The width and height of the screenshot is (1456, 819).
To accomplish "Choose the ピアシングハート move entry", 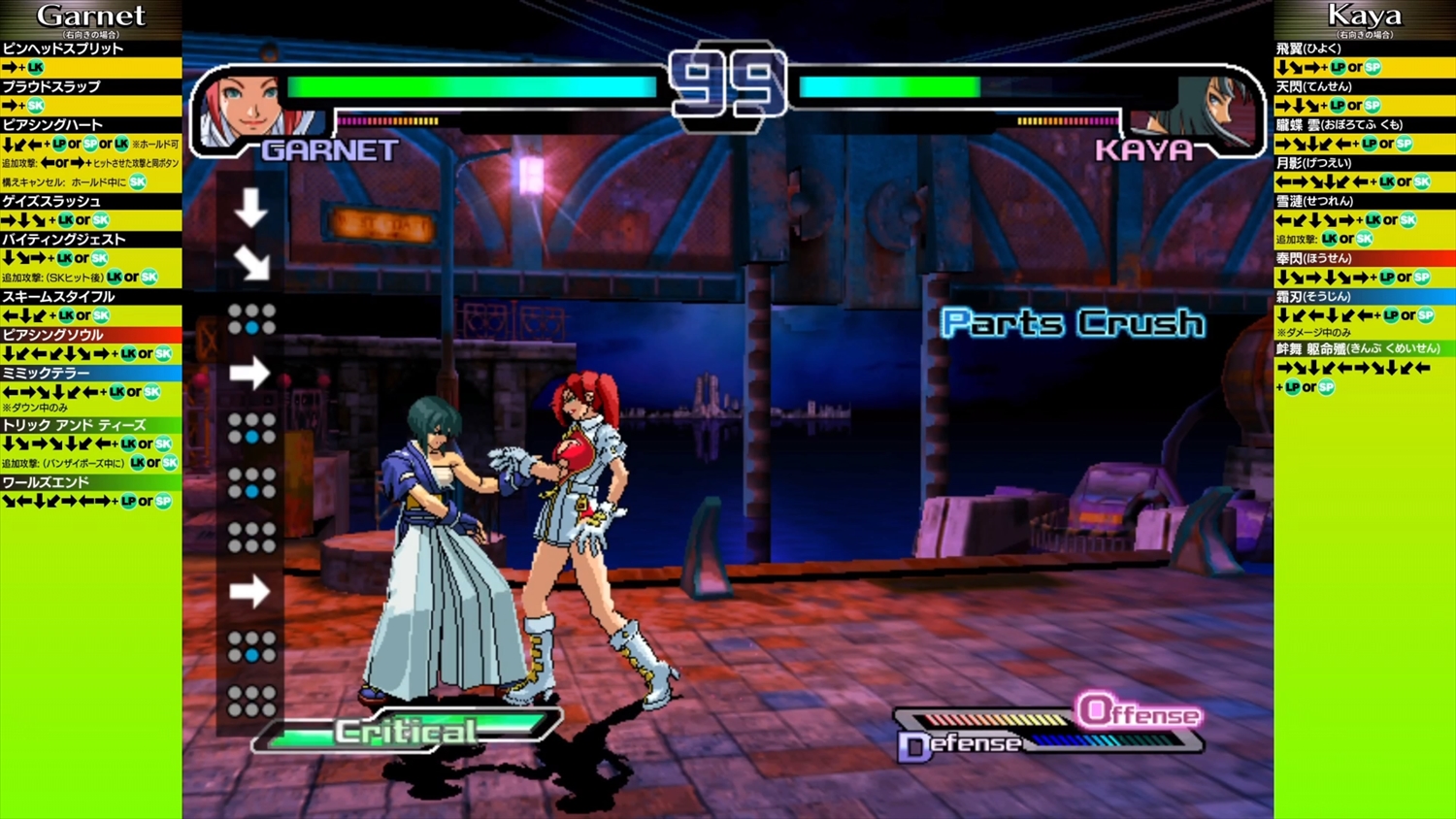I will pyautogui.click(x=52, y=125).
